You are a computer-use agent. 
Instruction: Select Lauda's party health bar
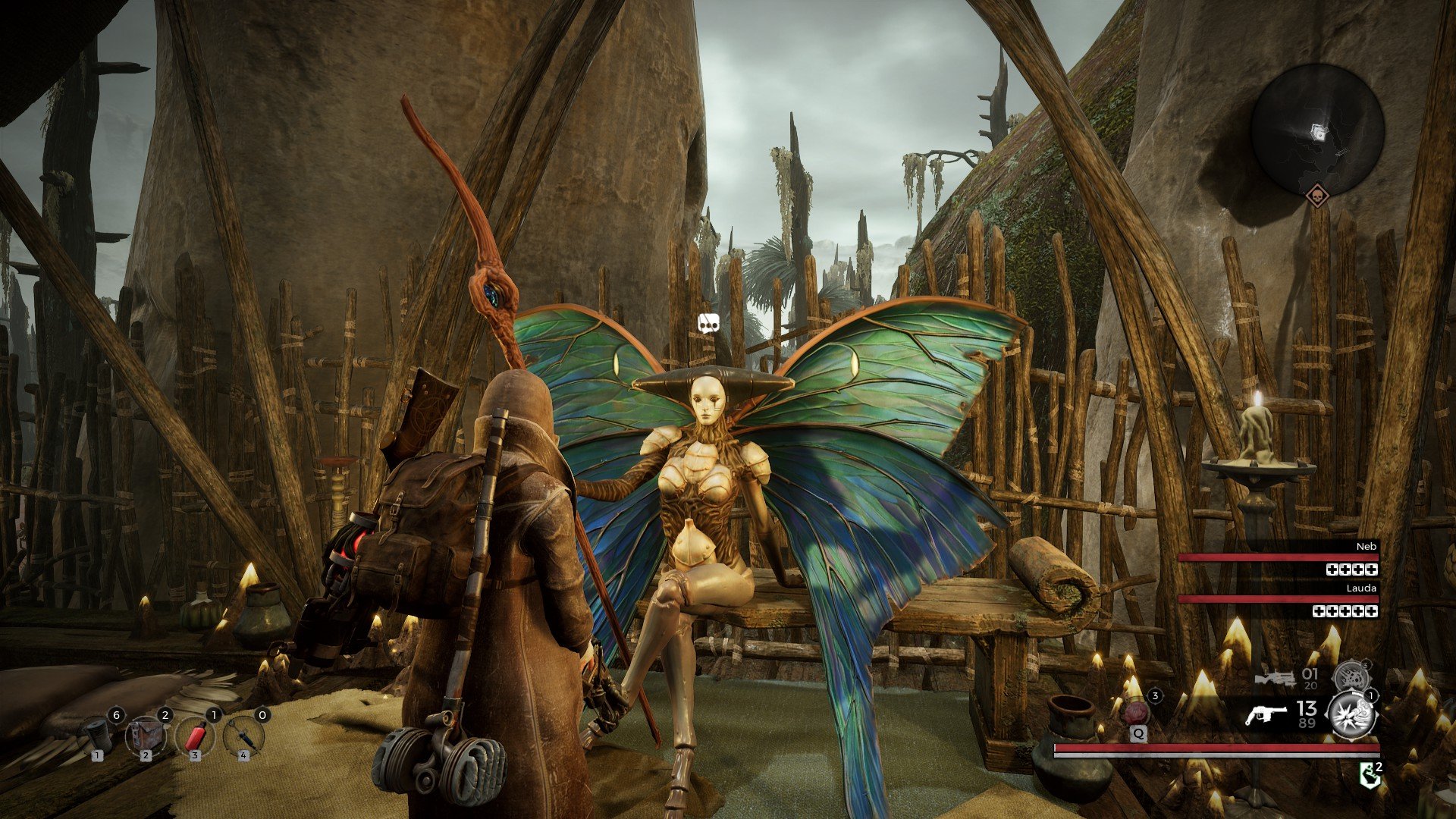1279,599
